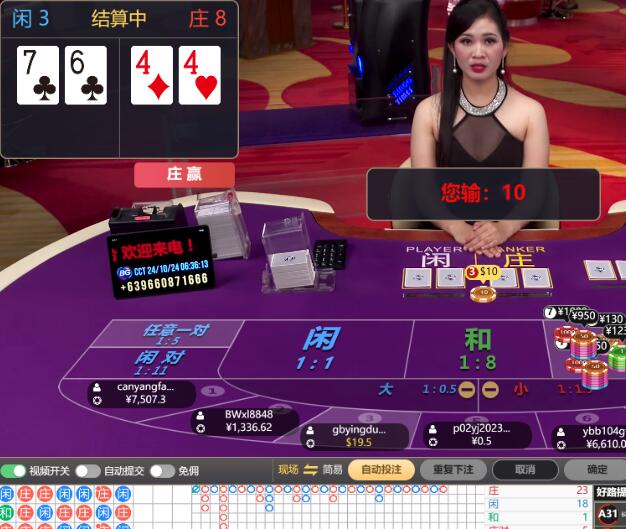Confirm the bet with 确定
This screenshot has height=529, width=626.
(x=596, y=470)
